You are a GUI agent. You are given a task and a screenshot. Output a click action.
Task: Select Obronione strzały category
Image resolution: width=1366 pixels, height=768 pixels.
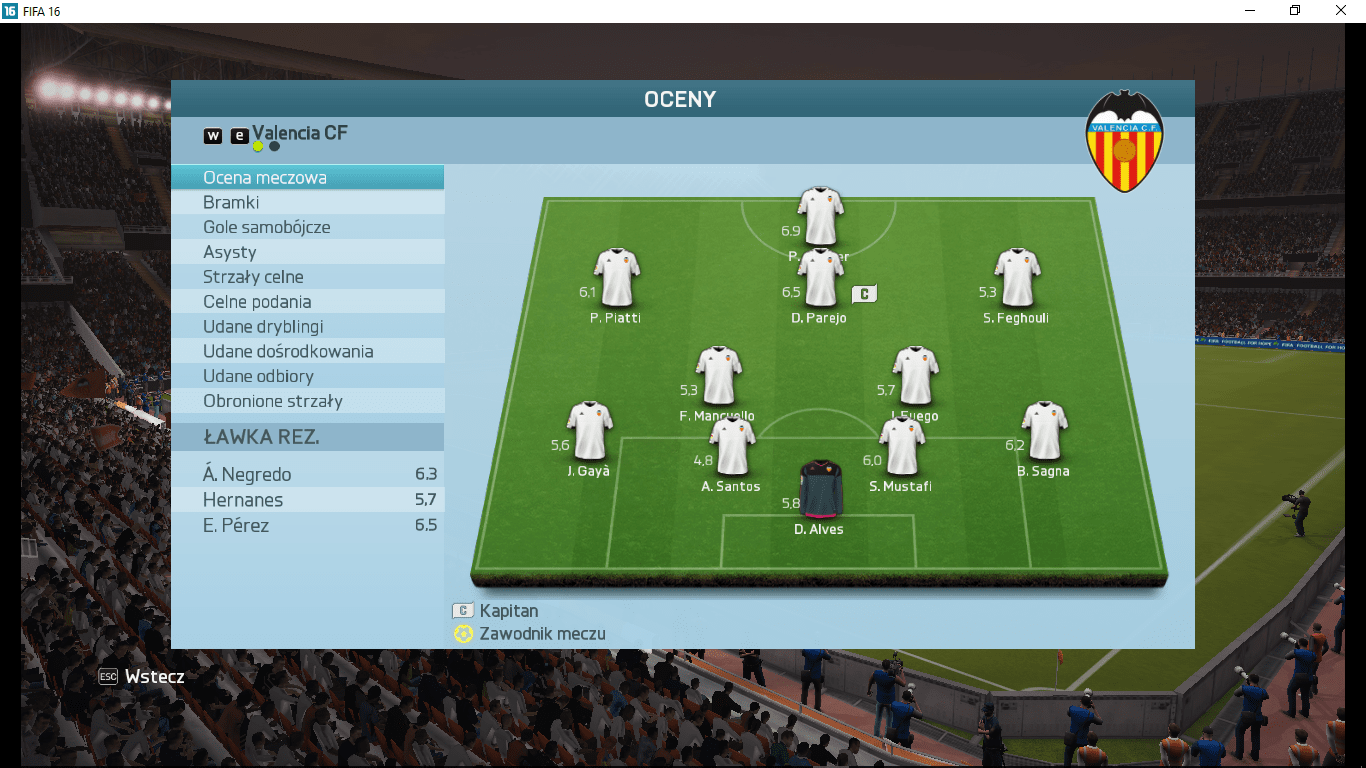click(x=307, y=401)
